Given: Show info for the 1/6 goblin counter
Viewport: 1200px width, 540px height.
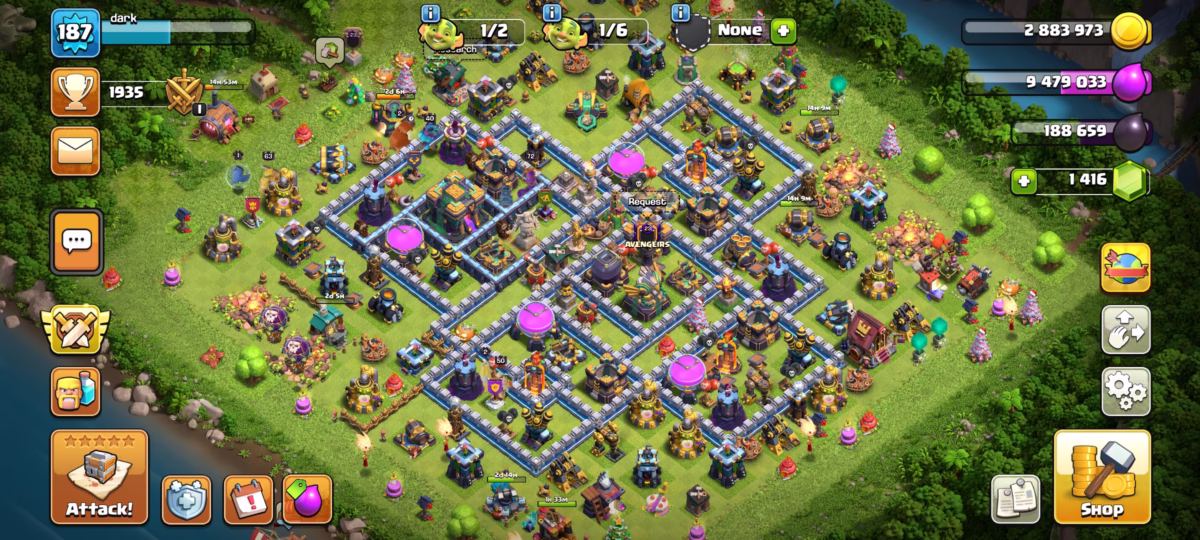Looking at the screenshot, I should pos(552,14).
